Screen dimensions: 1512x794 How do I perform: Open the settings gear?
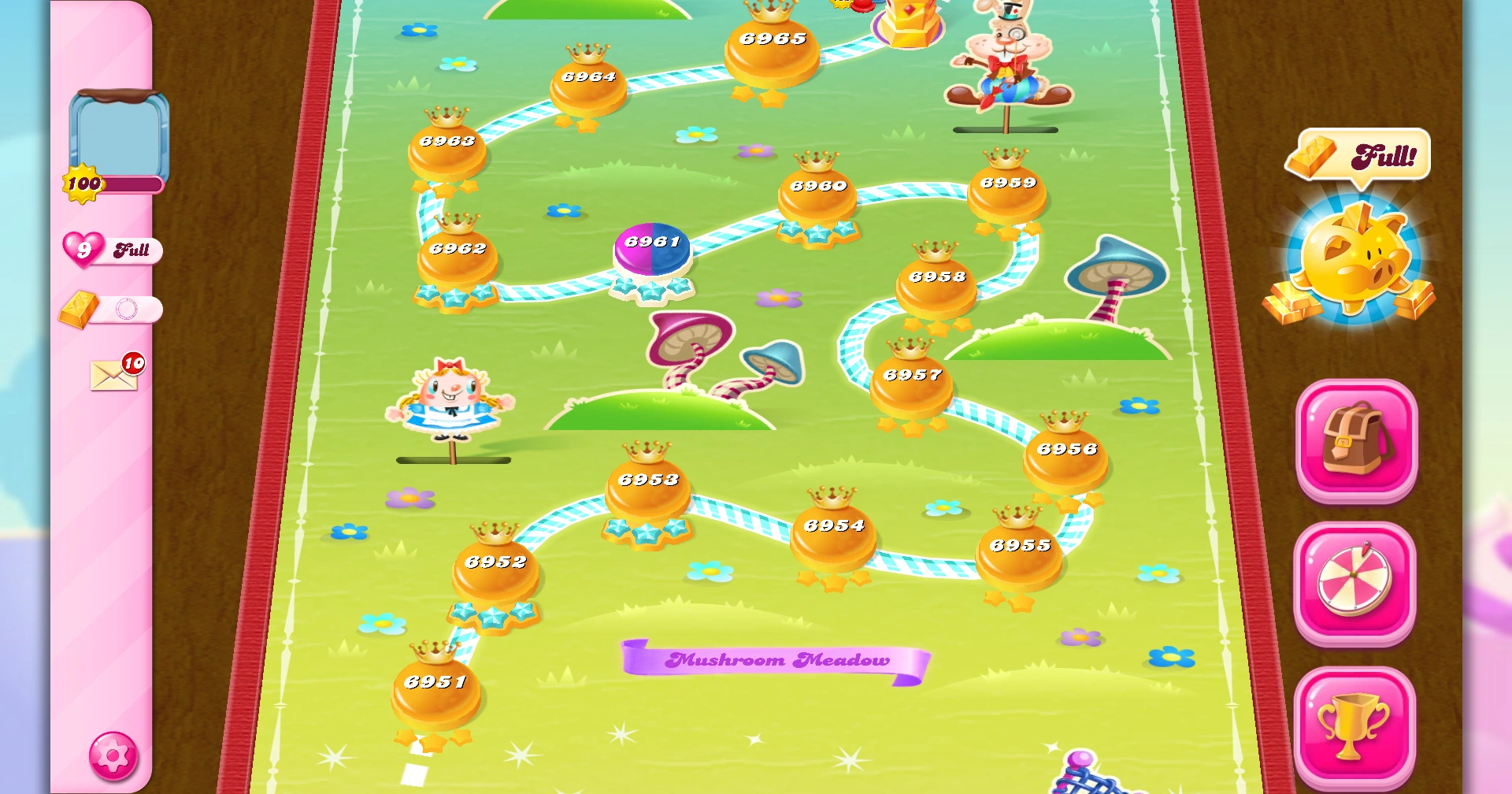113,755
